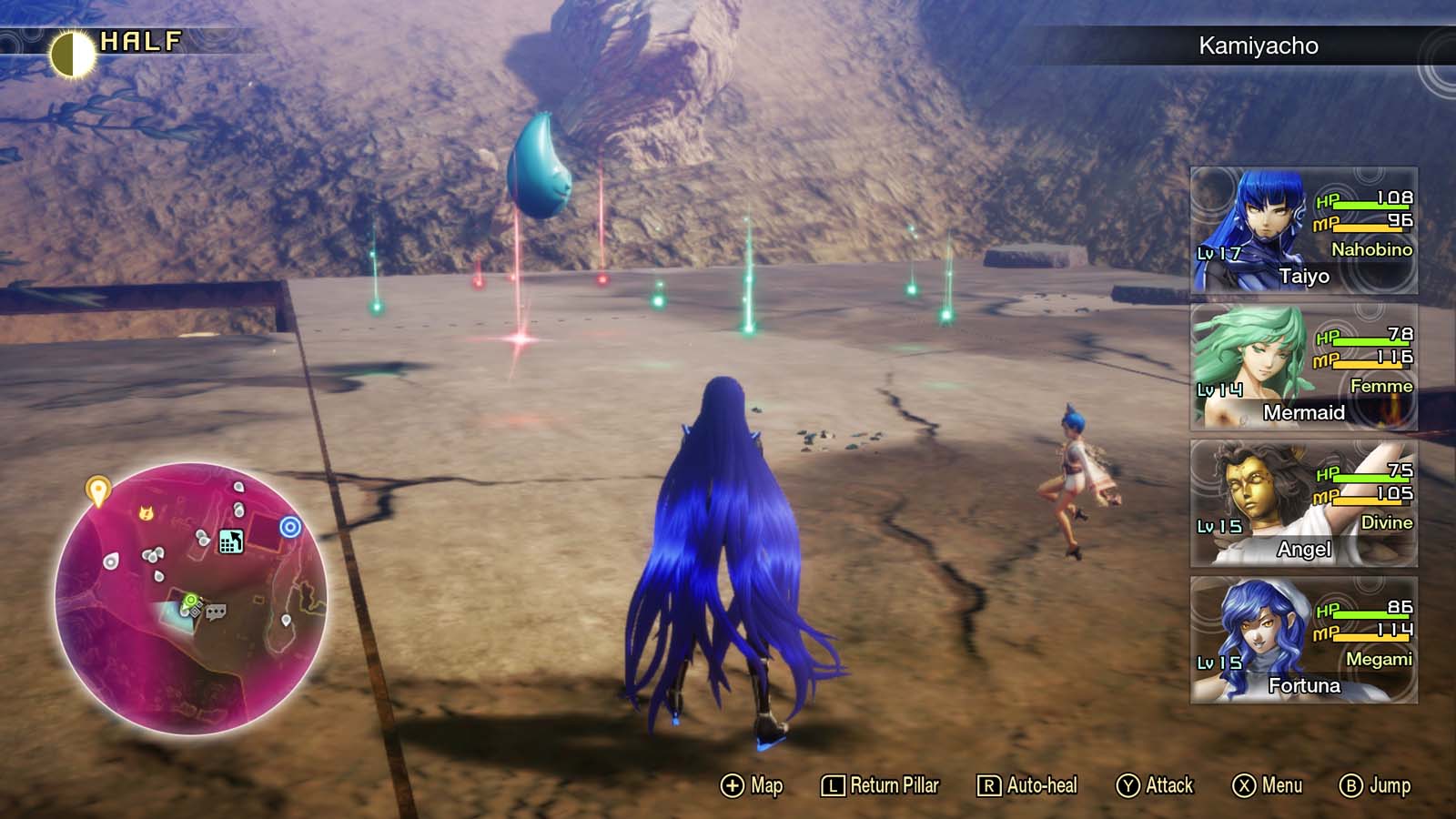The width and height of the screenshot is (1456, 819).
Task: Select the orange fox icon on the minimap
Action: [145, 513]
